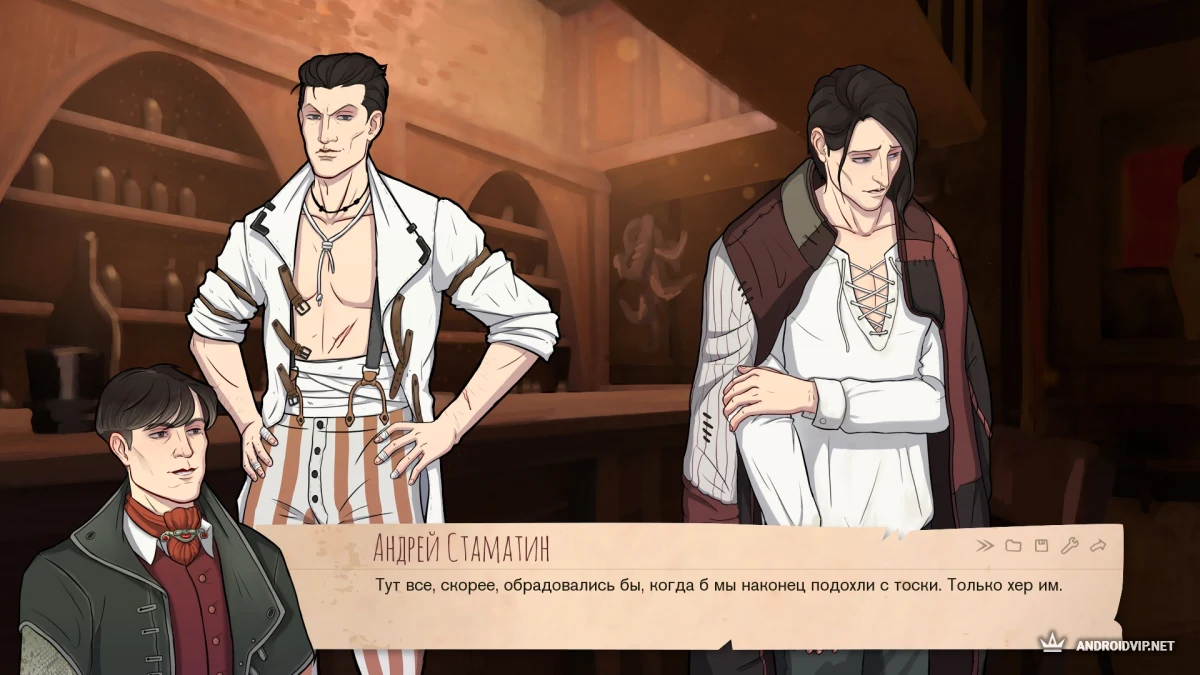Screen dimensions: 1200x675
Task: Save the game with the floppy disk icon
Action: 1041,546
